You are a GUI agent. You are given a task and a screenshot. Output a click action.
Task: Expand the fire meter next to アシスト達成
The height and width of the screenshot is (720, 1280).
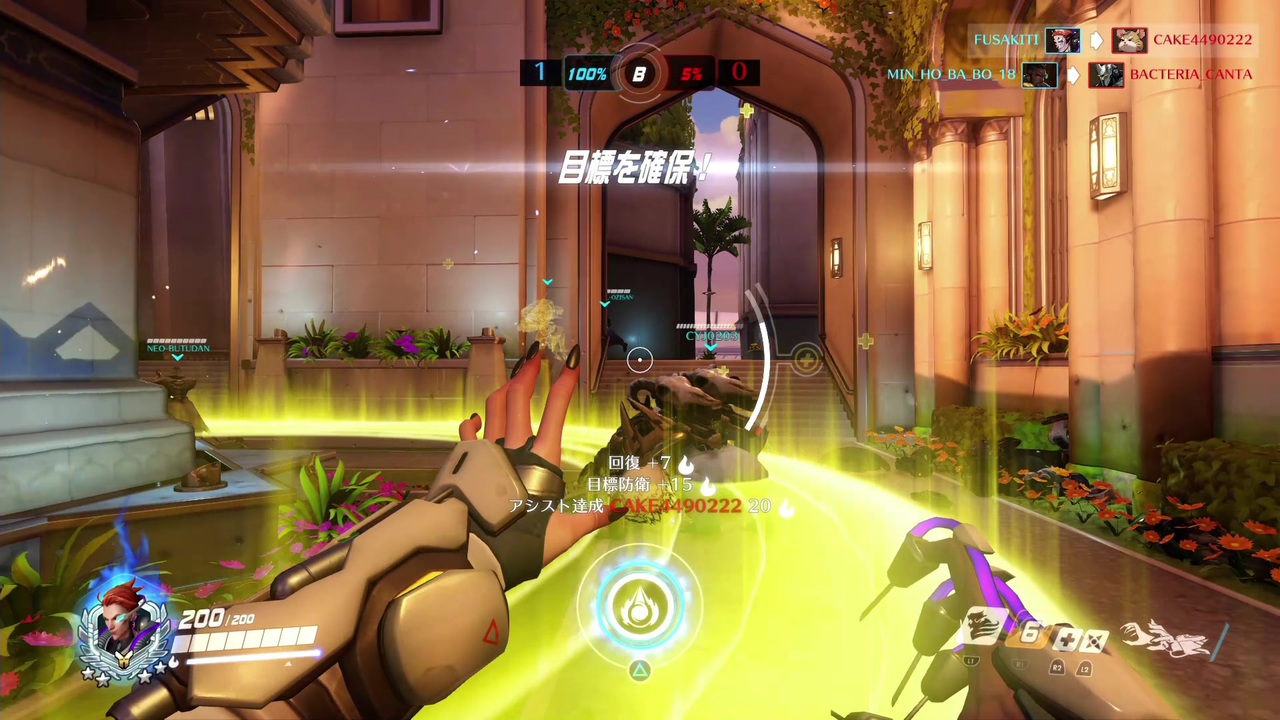coord(786,507)
